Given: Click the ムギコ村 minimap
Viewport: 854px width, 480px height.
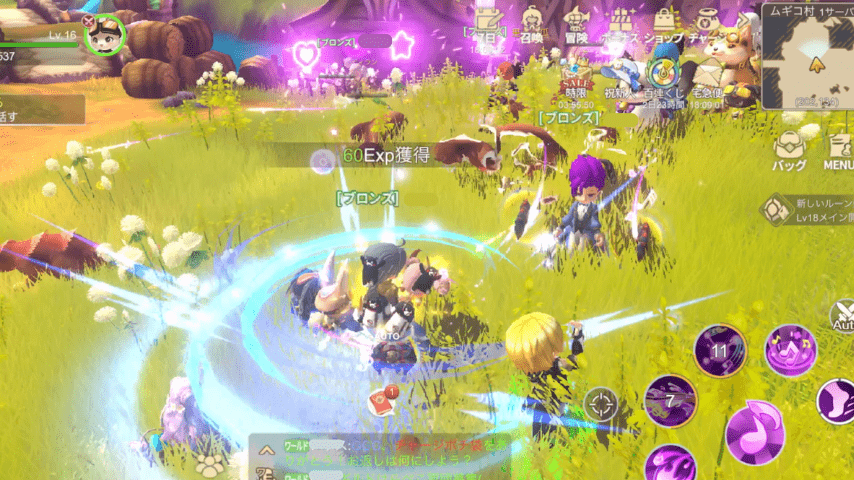Looking at the screenshot, I should click(x=807, y=57).
